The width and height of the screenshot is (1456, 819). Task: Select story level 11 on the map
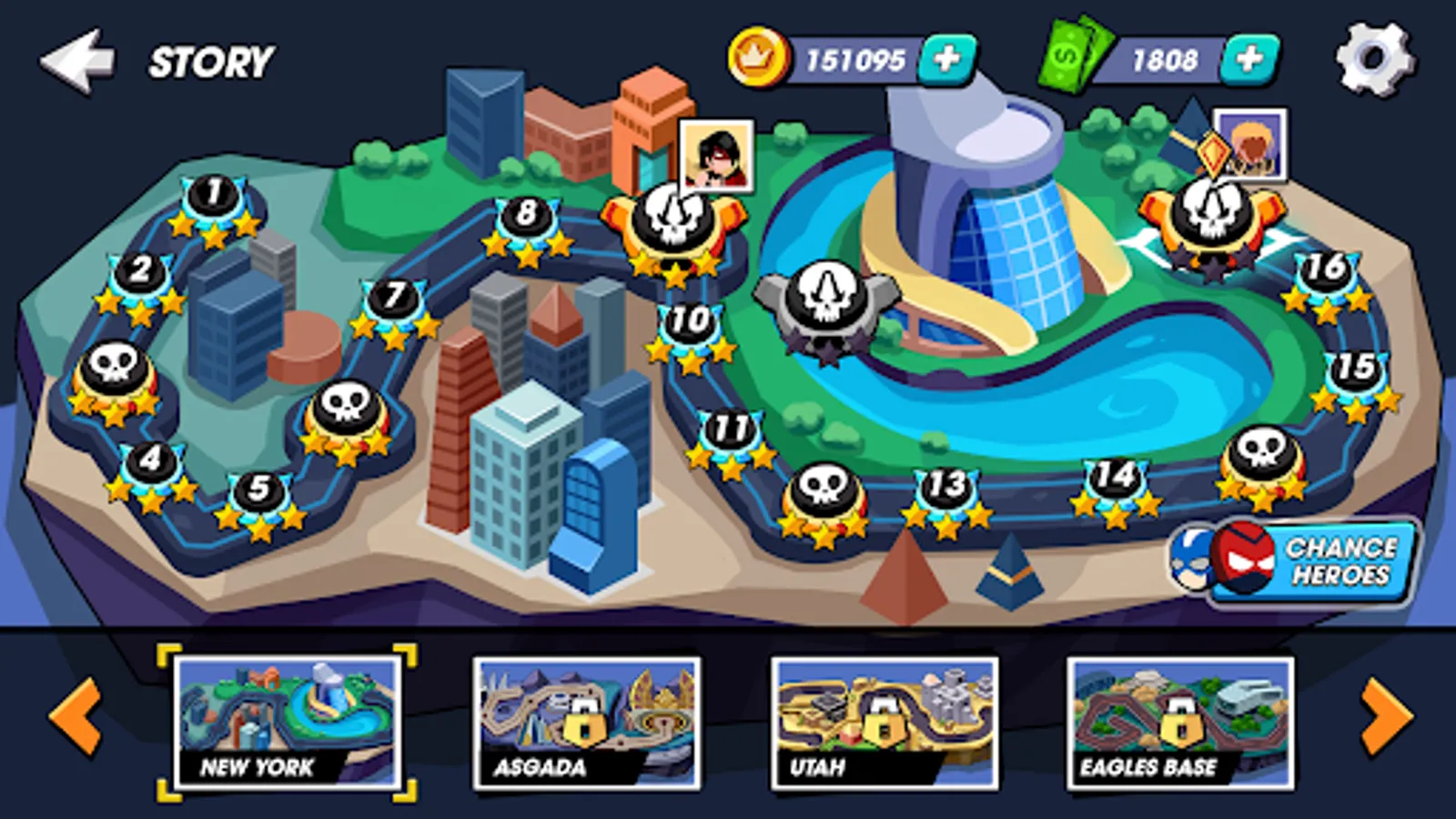[730, 426]
